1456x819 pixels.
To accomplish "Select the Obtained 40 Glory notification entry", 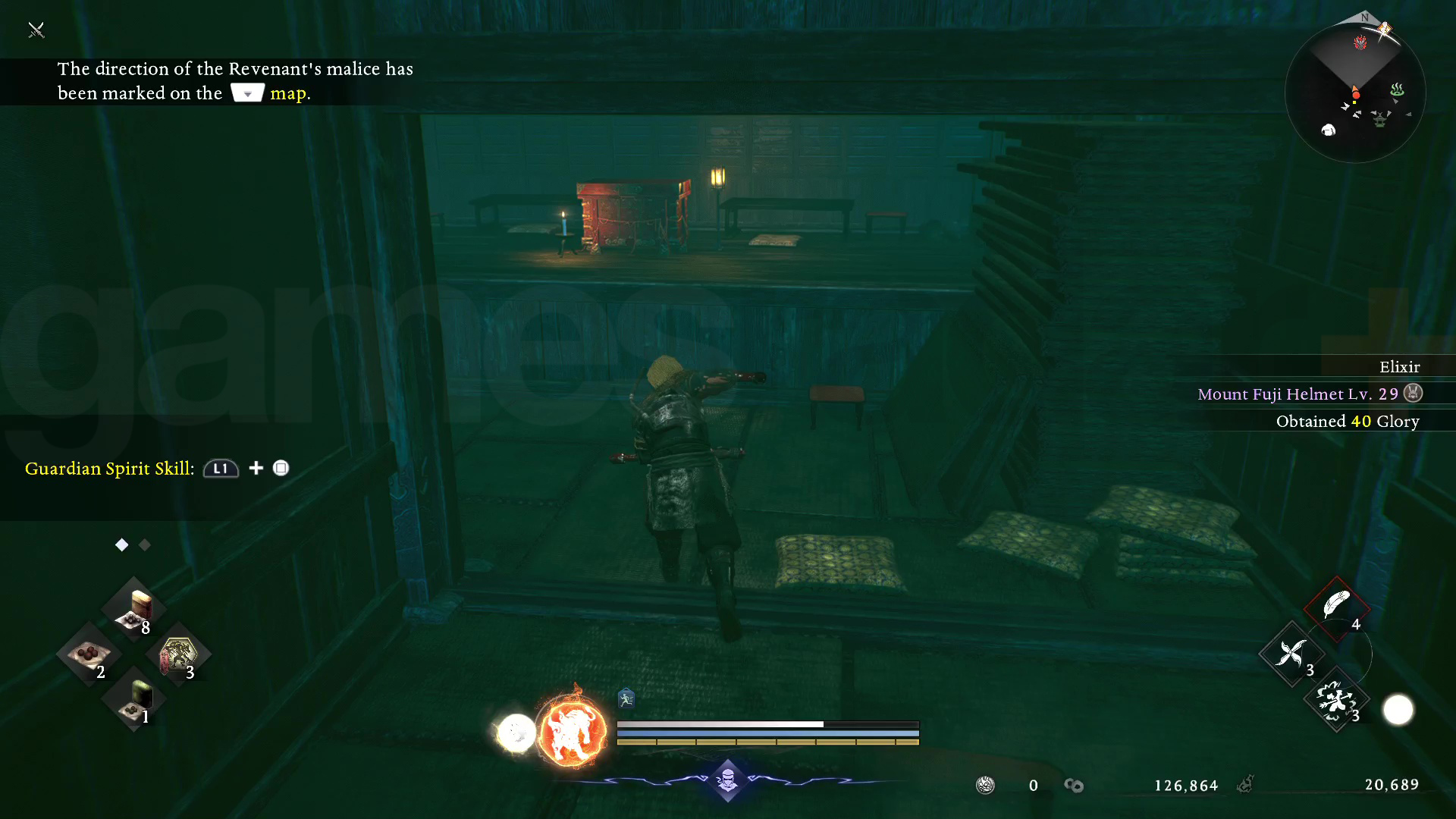I will coord(1348,422).
